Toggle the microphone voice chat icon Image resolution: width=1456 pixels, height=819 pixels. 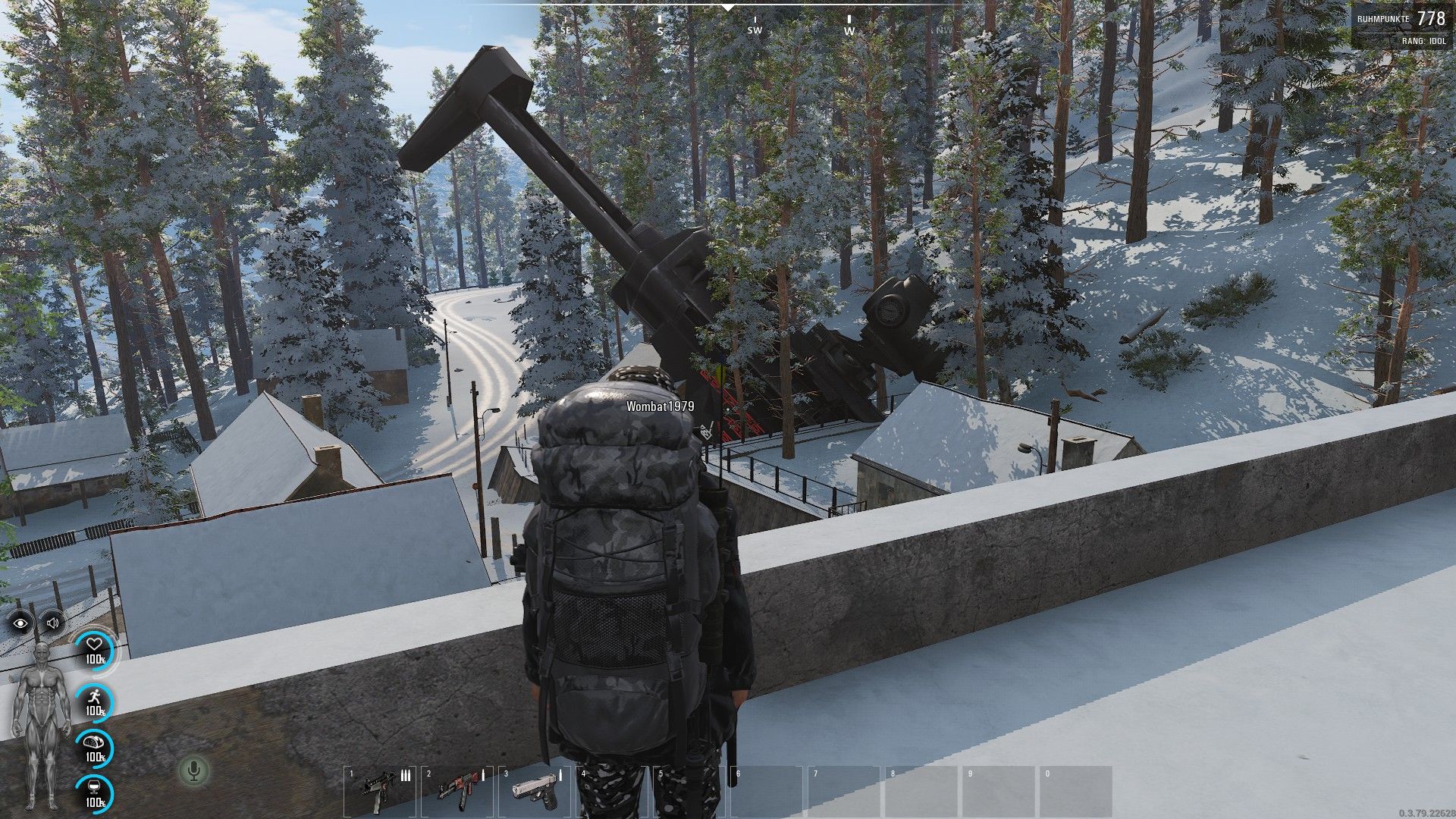click(194, 771)
